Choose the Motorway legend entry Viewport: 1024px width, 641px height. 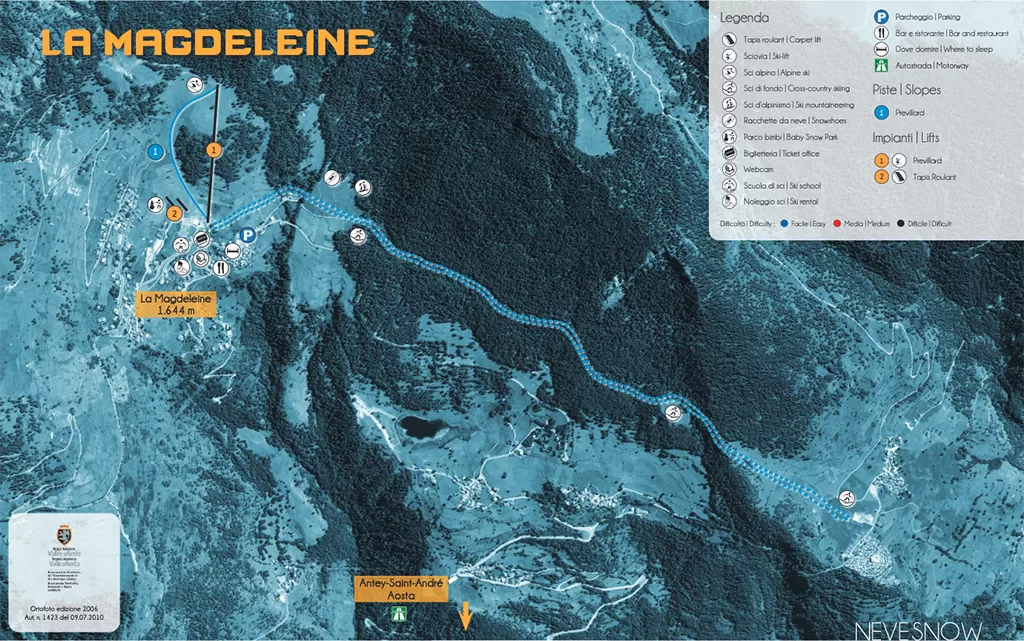[x=931, y=64]
